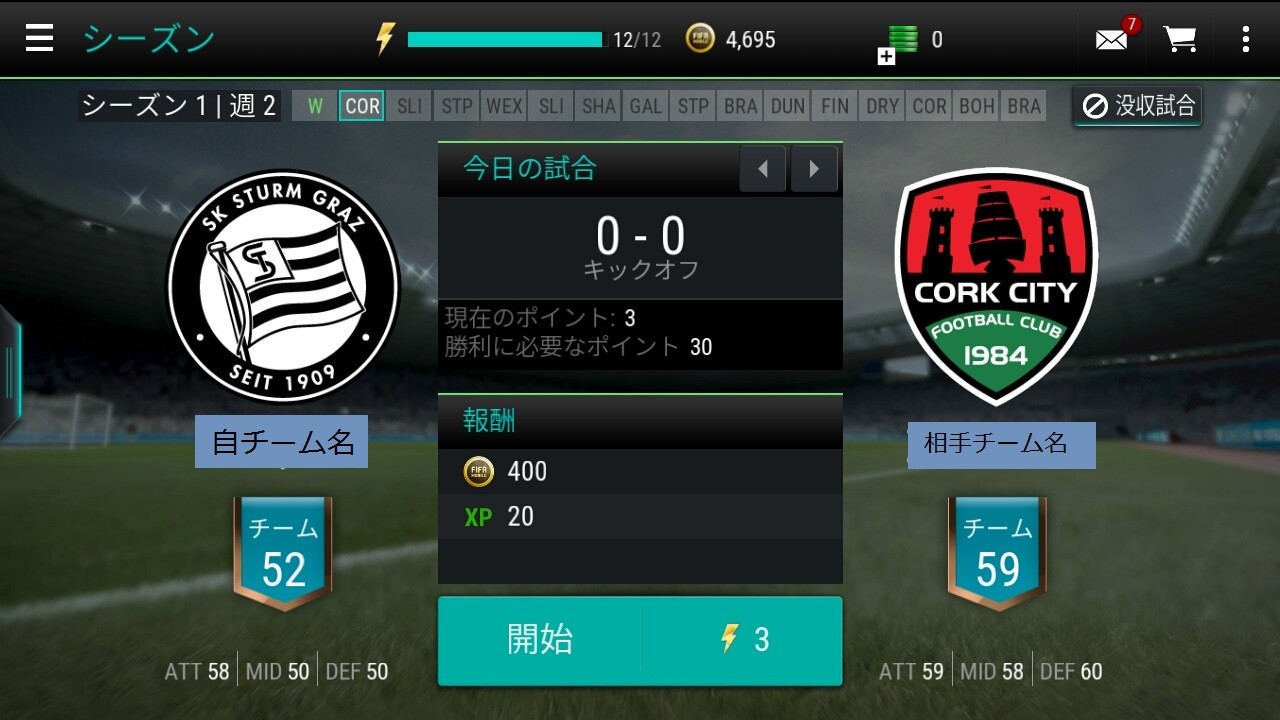
Task: Choose the GAL fixture in the schedule
Action: point(646,106)
